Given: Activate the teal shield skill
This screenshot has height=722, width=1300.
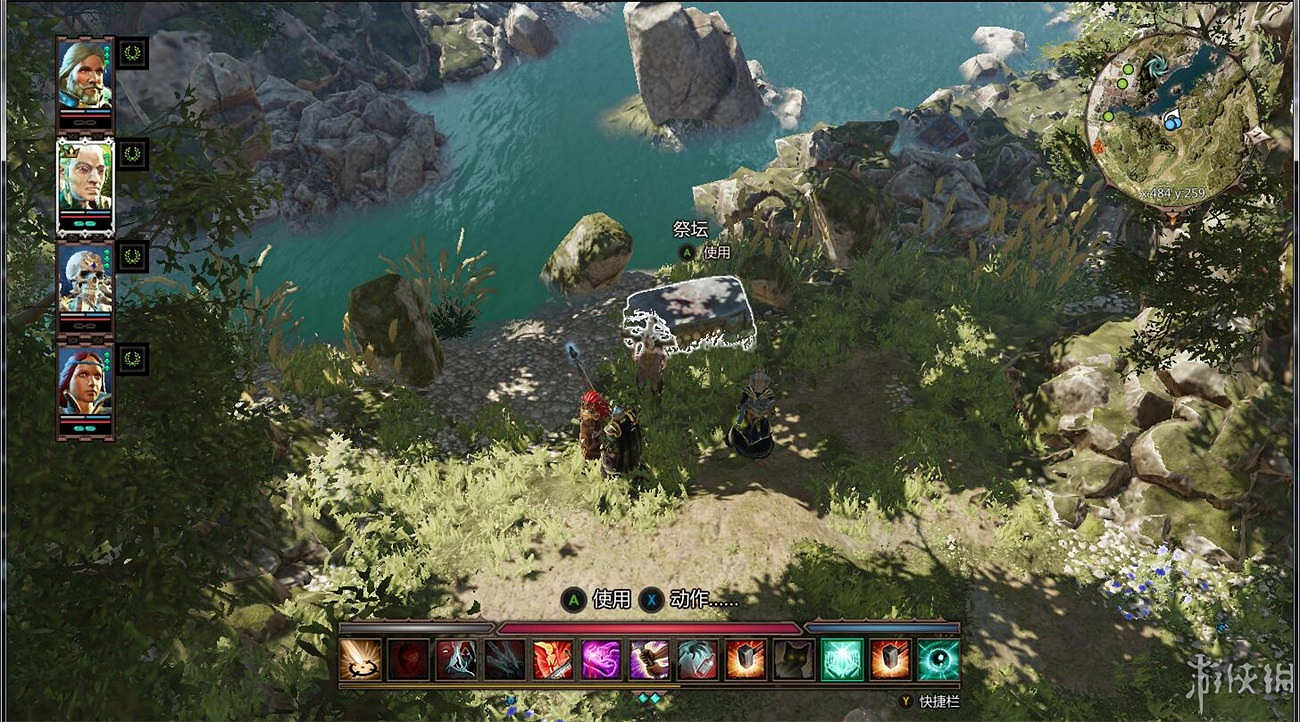Looking at the screenshot, I should pyautogui.click(x=841, y=660).
